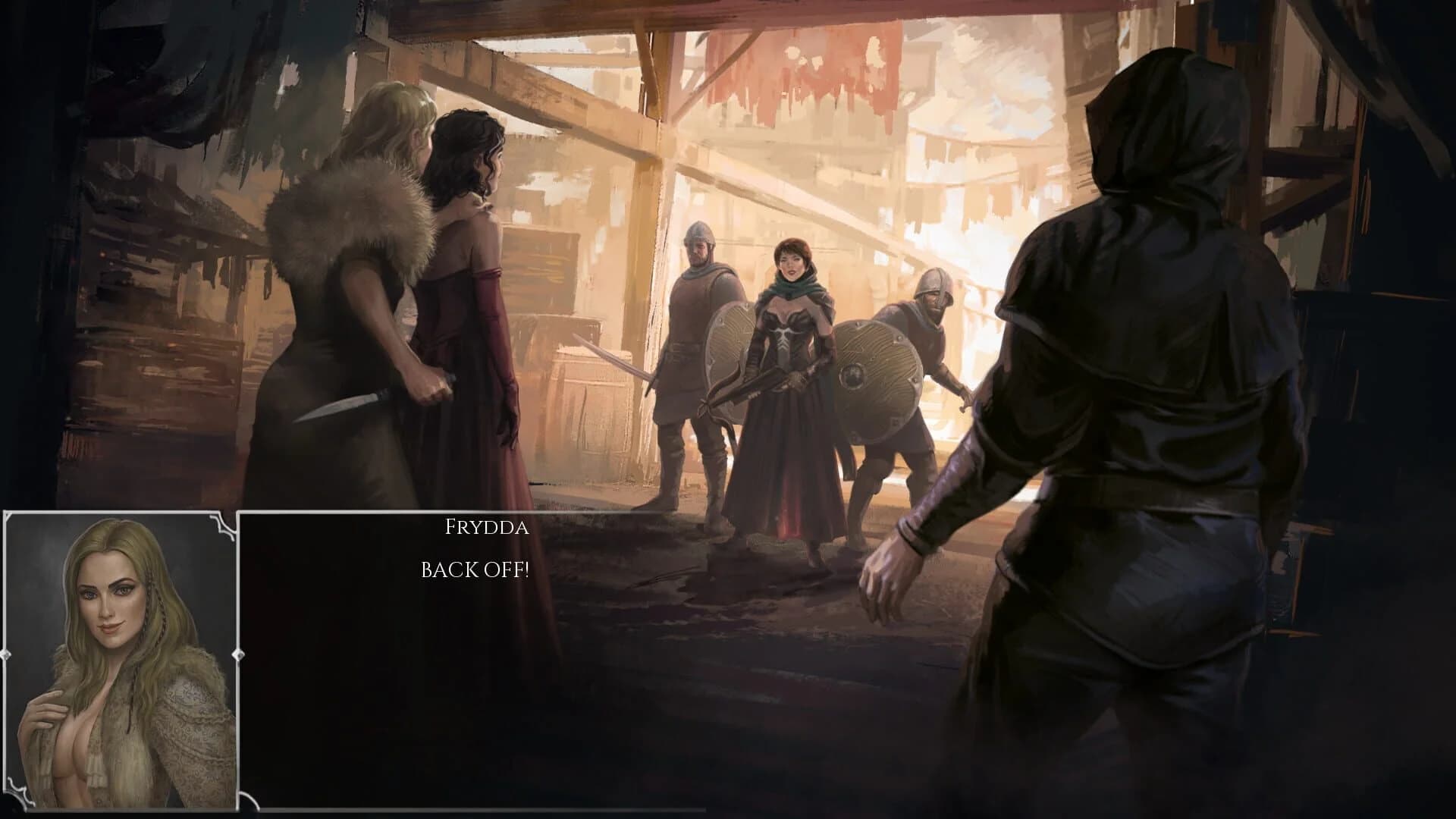Click the bottom ornament below the portrait frame
The image size is (1456, 819).
point(121,813)
